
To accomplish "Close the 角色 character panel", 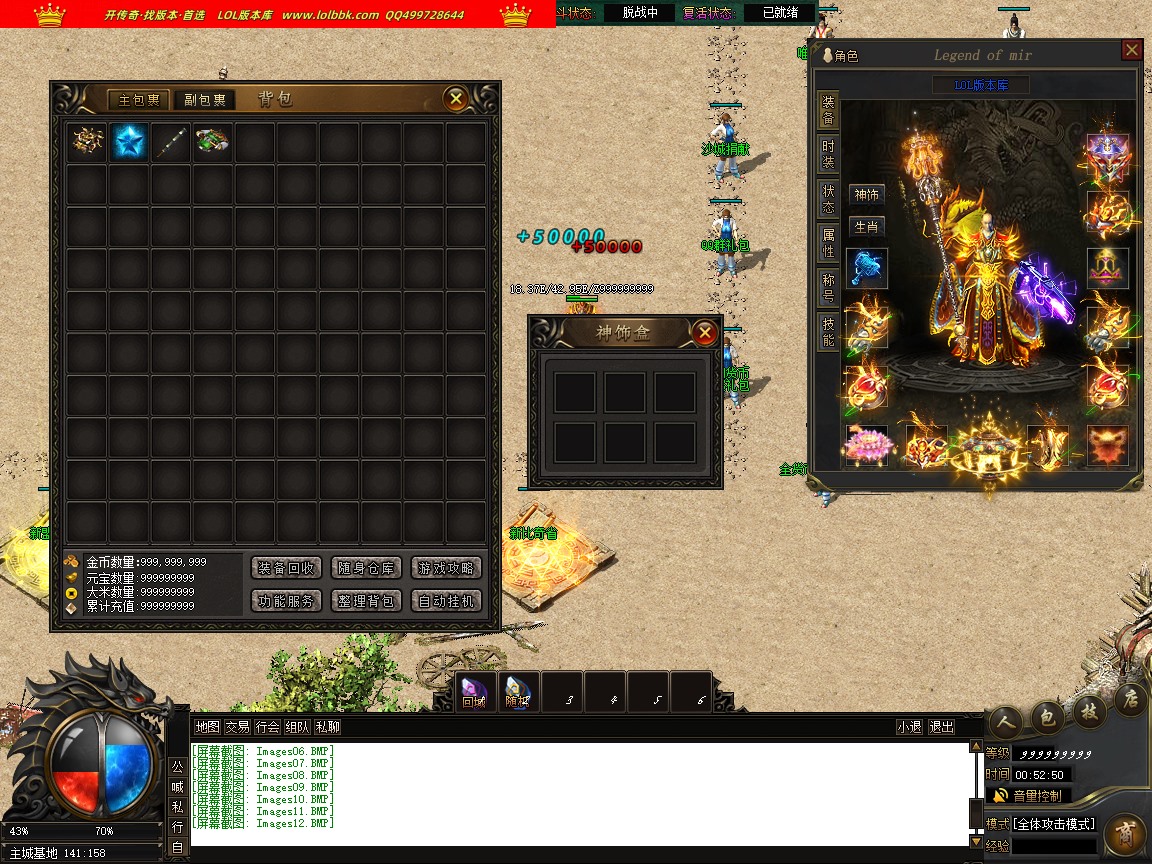I will pyautogui.click(x=1131, y=50).
